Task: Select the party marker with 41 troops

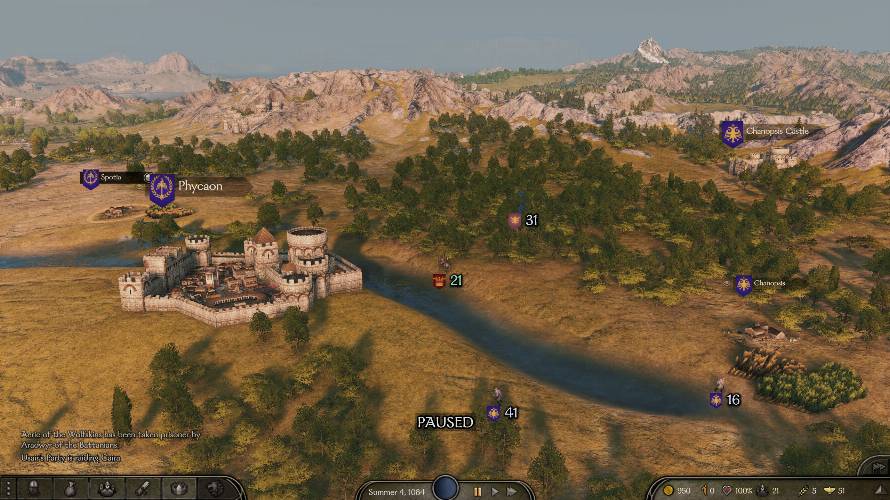Action: 494,412
